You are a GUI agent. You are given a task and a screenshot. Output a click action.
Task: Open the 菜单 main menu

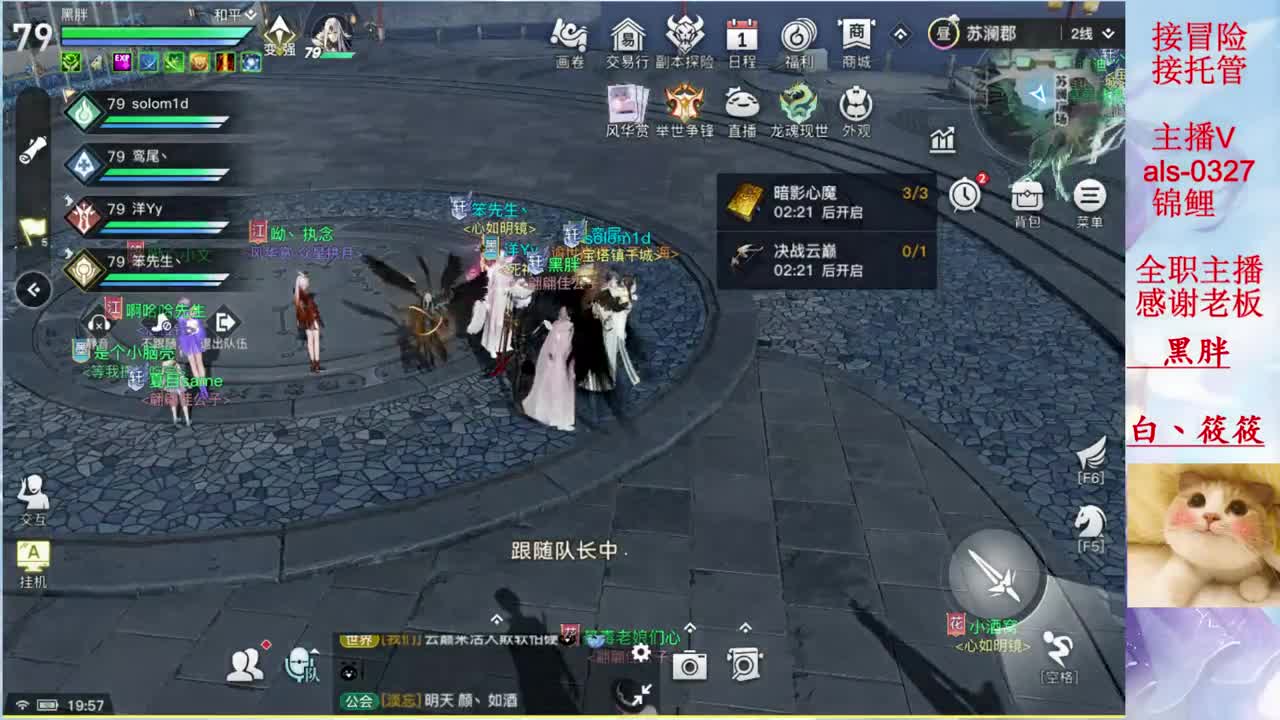[x=1088, y=197]
